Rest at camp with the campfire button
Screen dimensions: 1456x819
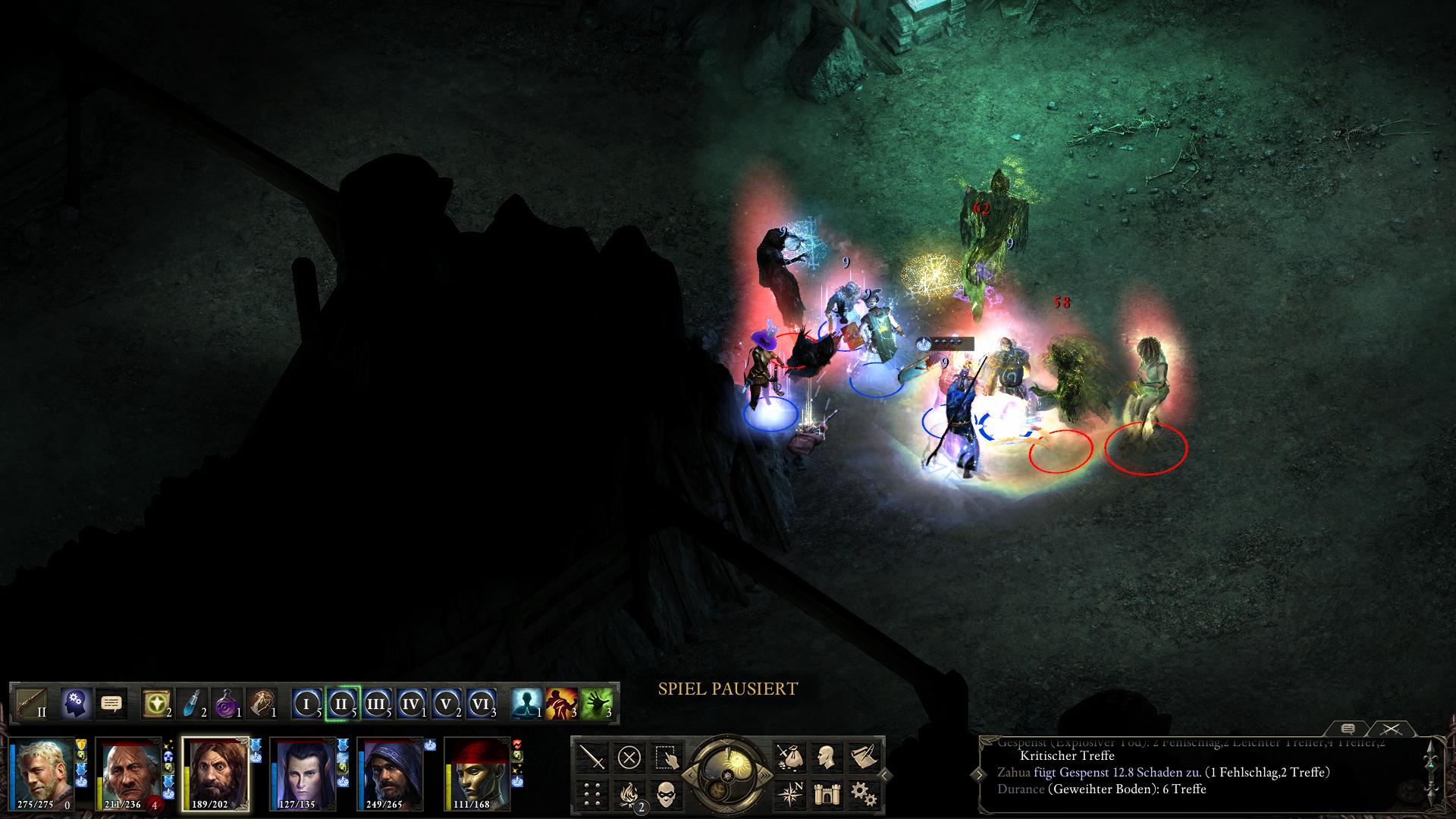(x=629, y=793)
